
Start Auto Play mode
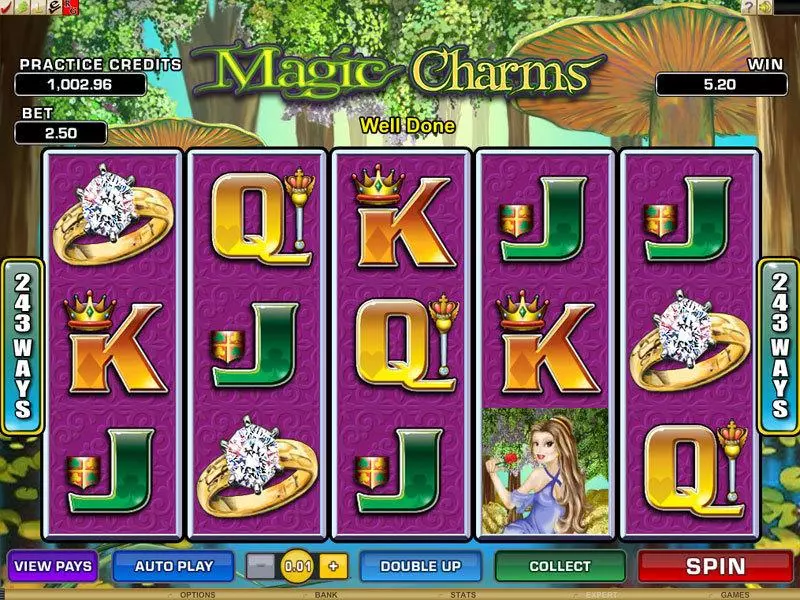(x=174, y=566)
